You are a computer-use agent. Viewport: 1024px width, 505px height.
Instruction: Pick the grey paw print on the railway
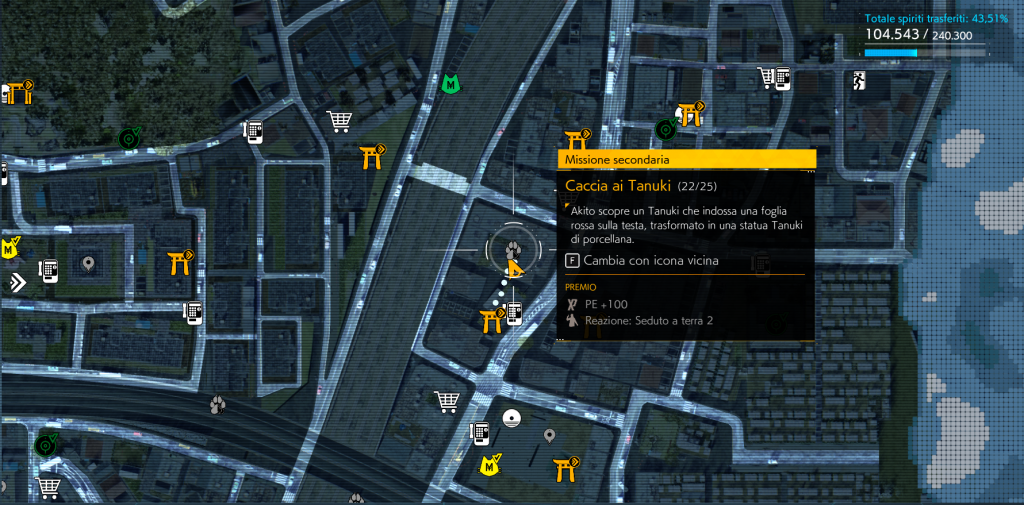click(217, 404)
